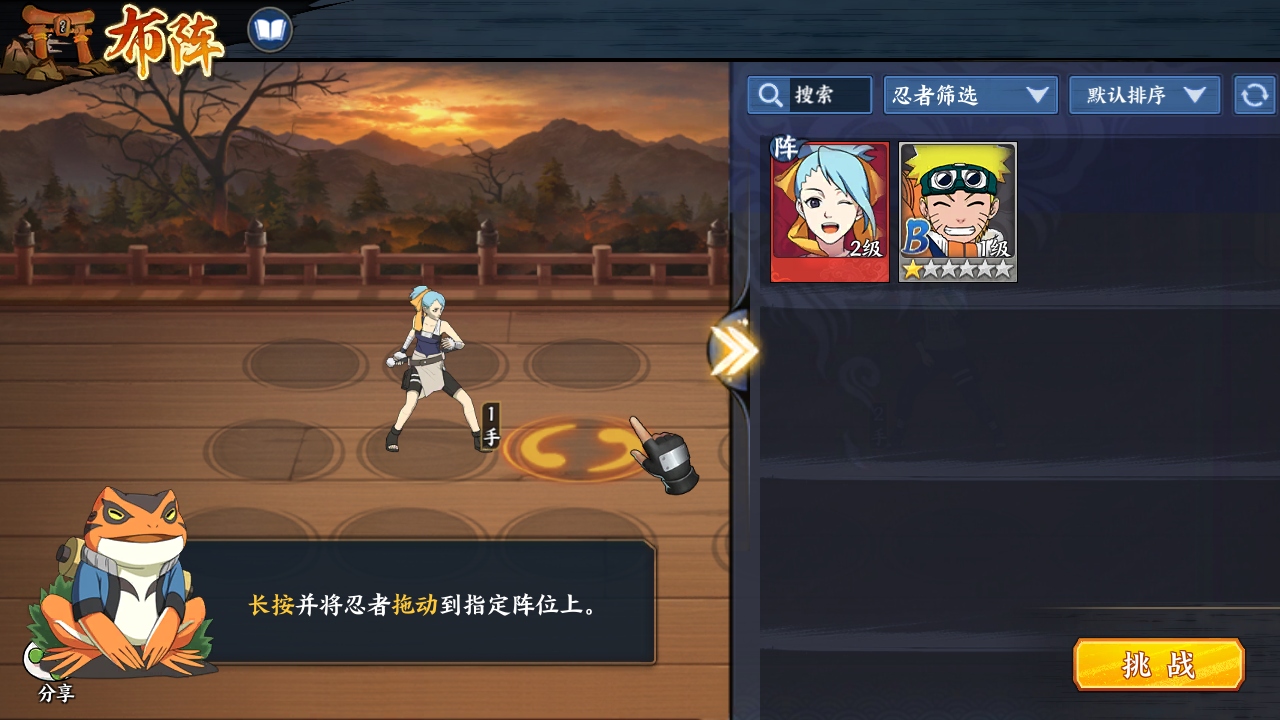Click the refresh icon in the top right corner
1280x720 pixels.
(1253, 96)
